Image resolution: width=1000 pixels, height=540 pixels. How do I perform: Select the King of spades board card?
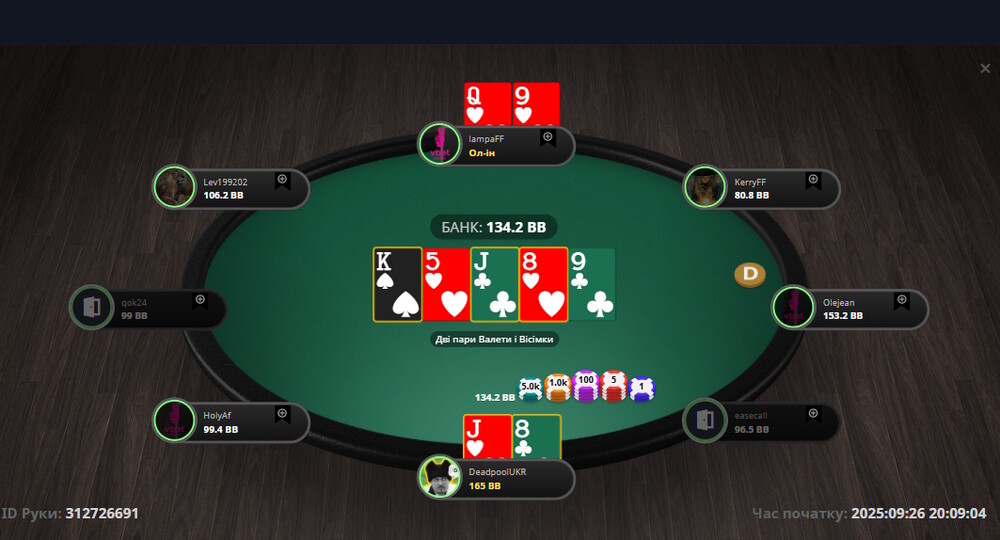click(x=397, y=285)
